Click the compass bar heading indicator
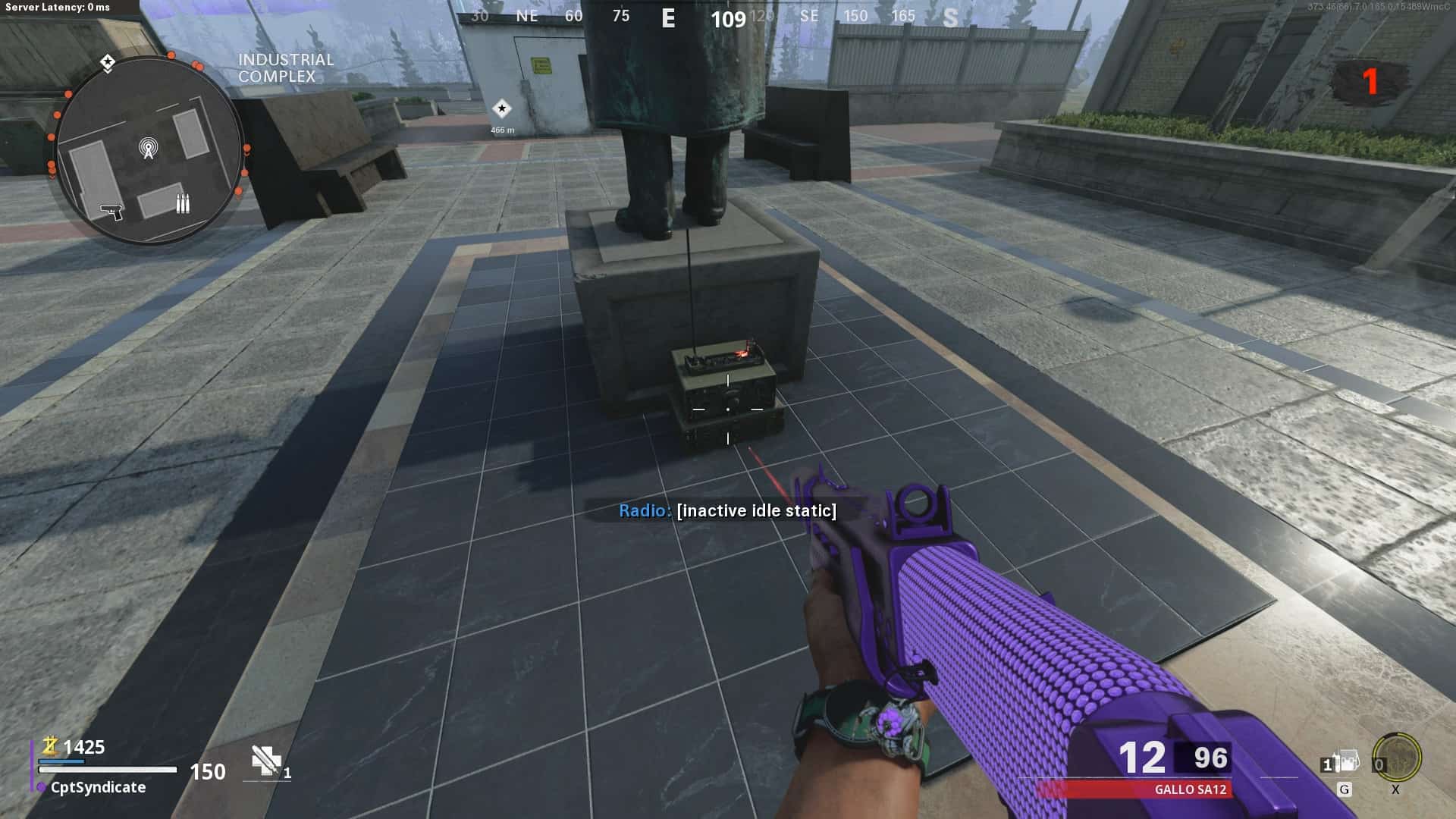 click(x=728, y=18)
